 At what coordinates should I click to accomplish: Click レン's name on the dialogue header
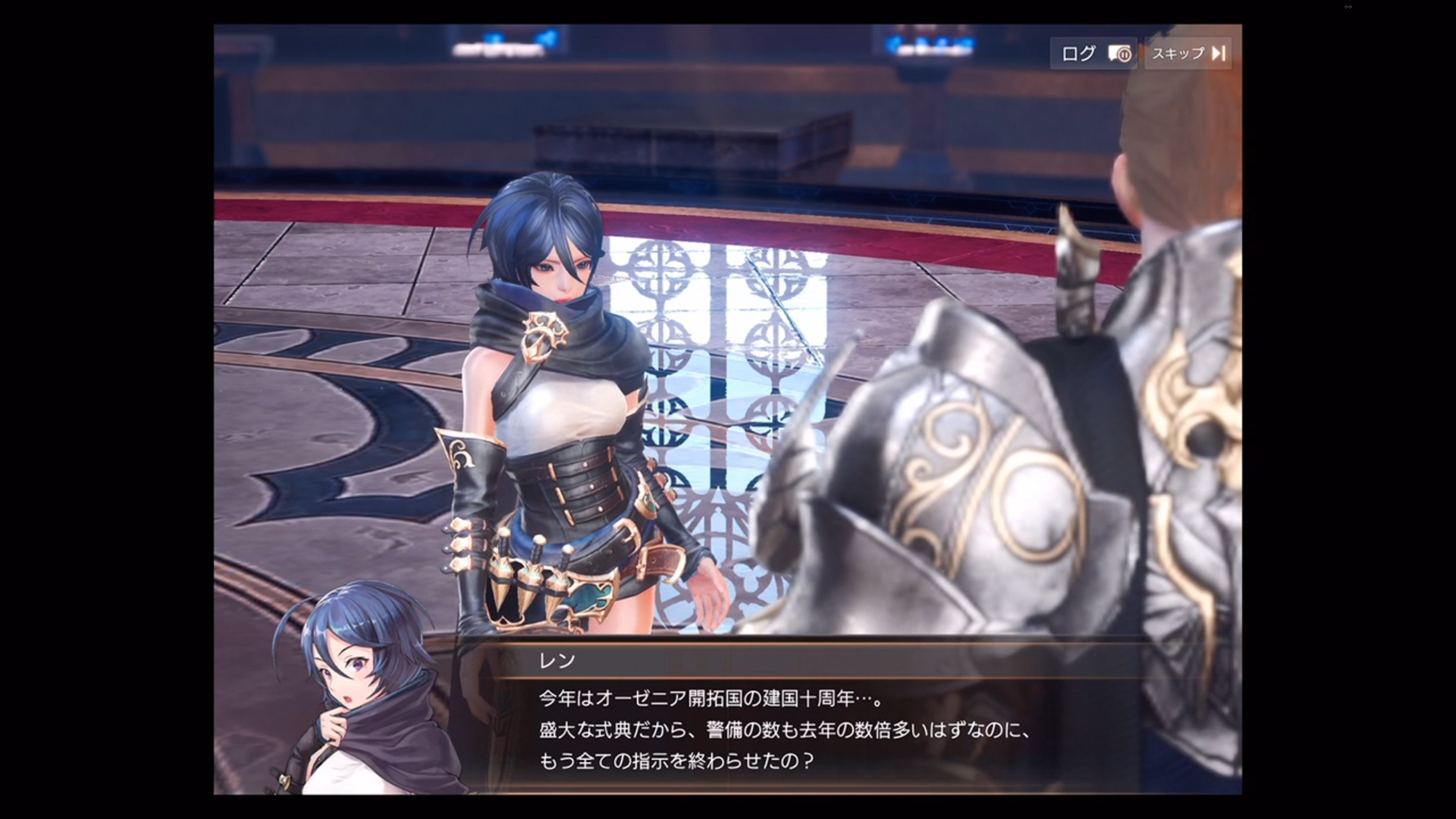[x=559, y=661]
